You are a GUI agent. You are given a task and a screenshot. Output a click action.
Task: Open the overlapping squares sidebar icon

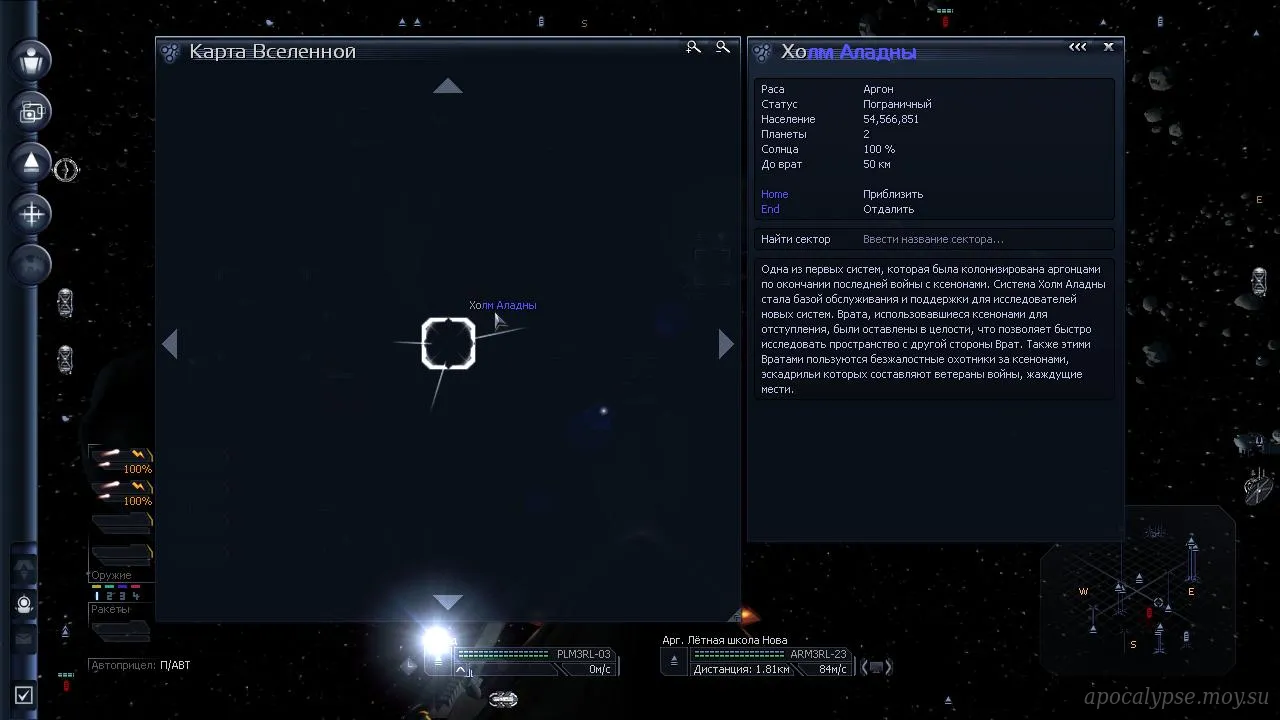[32, 112]
